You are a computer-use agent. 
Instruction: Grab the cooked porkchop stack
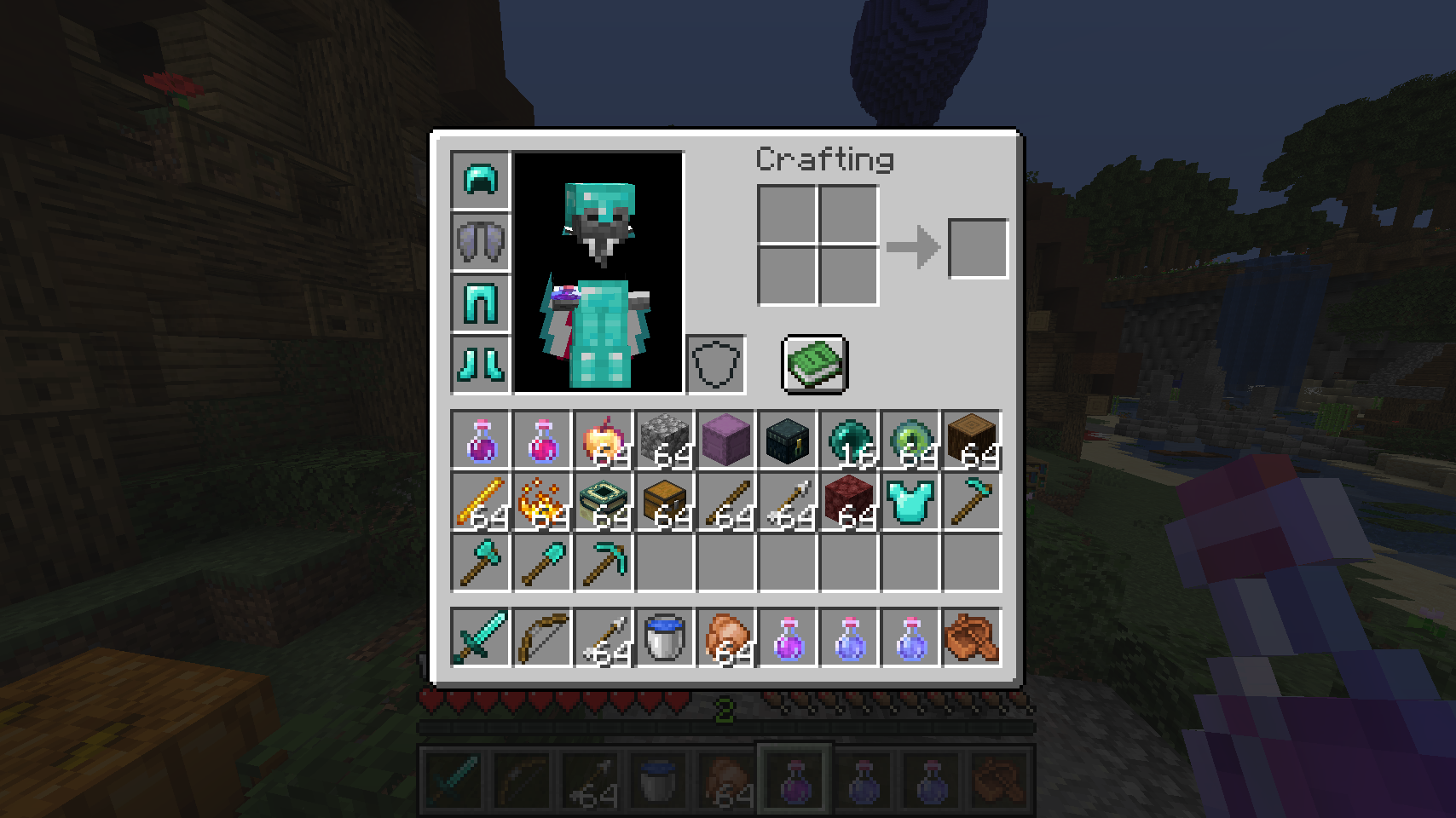click(x=725, y=635)
